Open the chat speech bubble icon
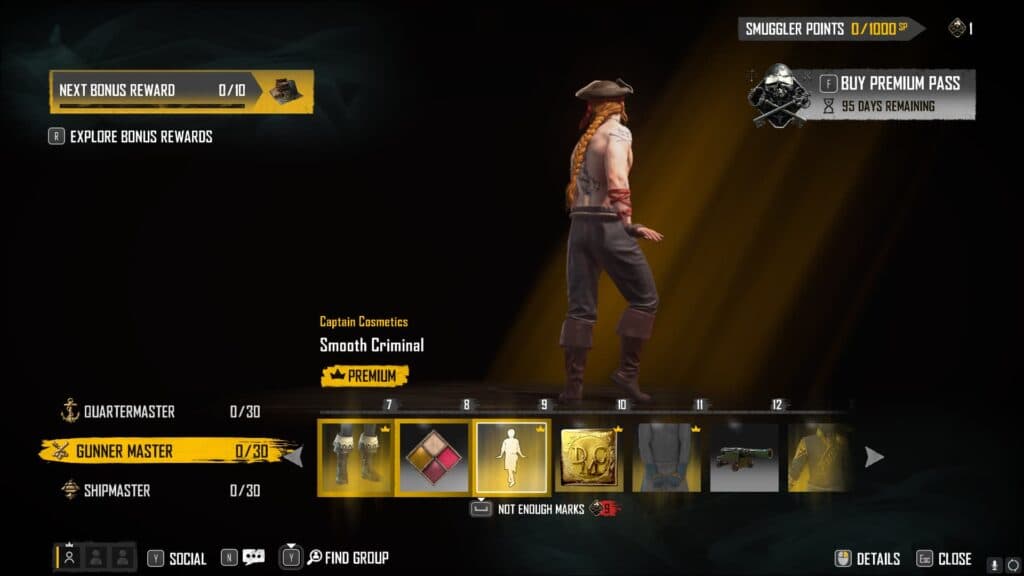Viewport: 1024px width, 576px height. [253, 558]
